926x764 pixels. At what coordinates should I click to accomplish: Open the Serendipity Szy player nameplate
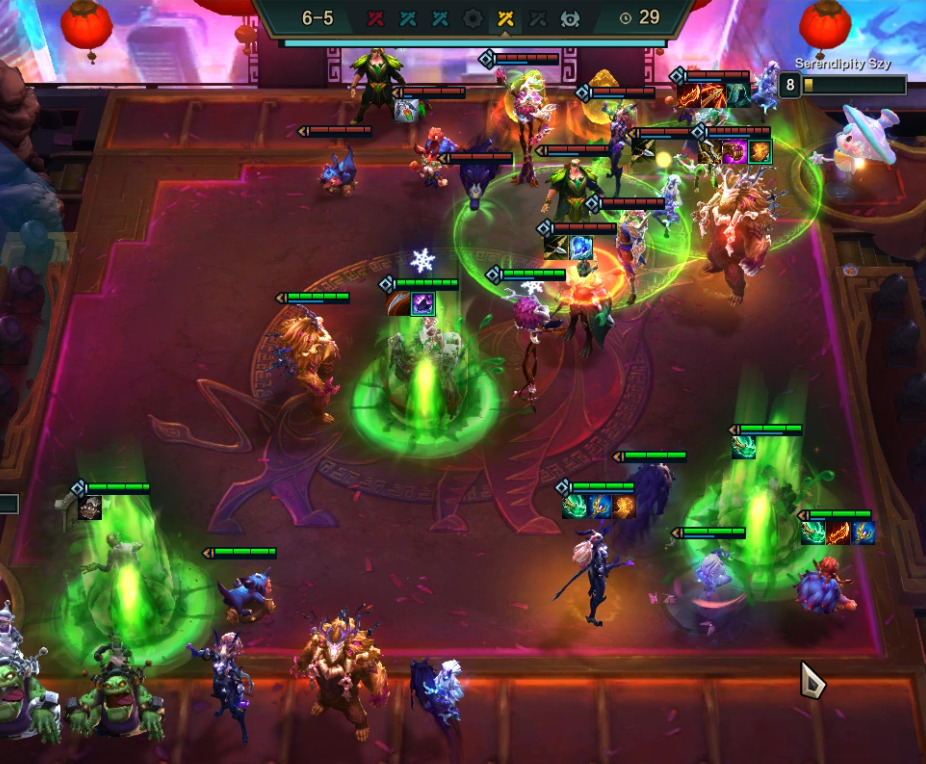pos(842,64)
